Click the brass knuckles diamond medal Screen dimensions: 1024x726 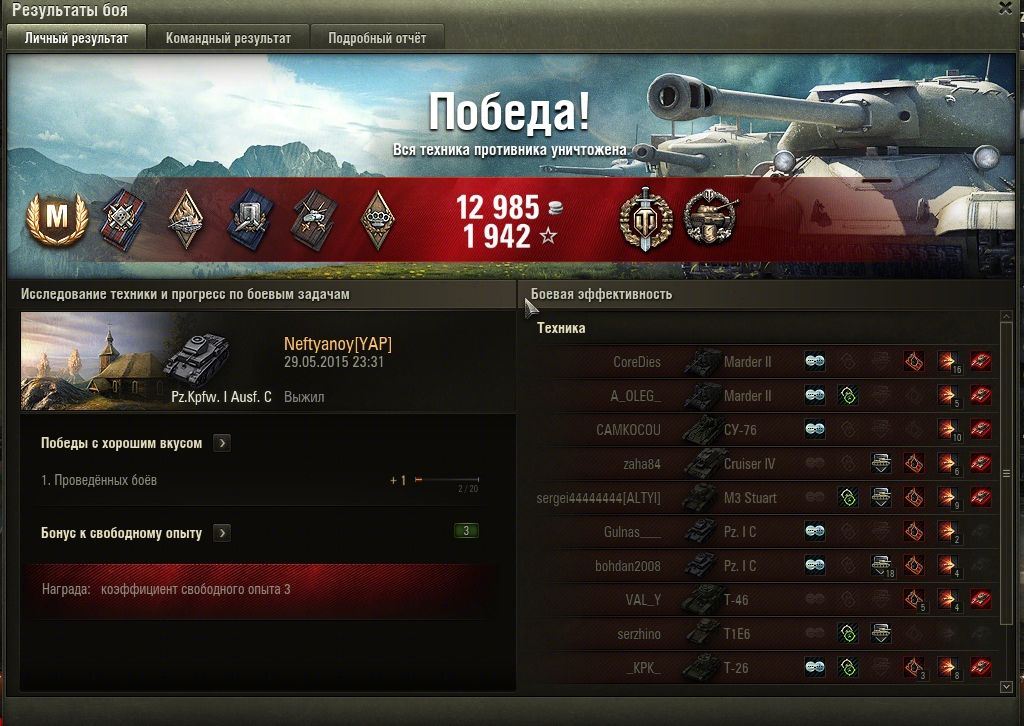[x=376, y=220]
